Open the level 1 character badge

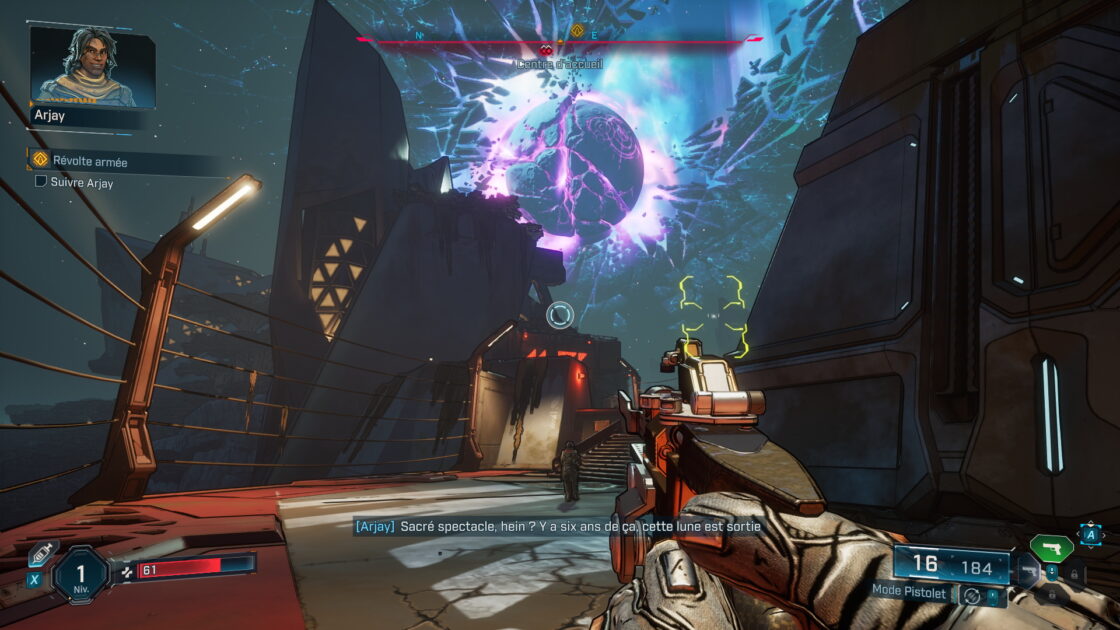click(80, 576)
